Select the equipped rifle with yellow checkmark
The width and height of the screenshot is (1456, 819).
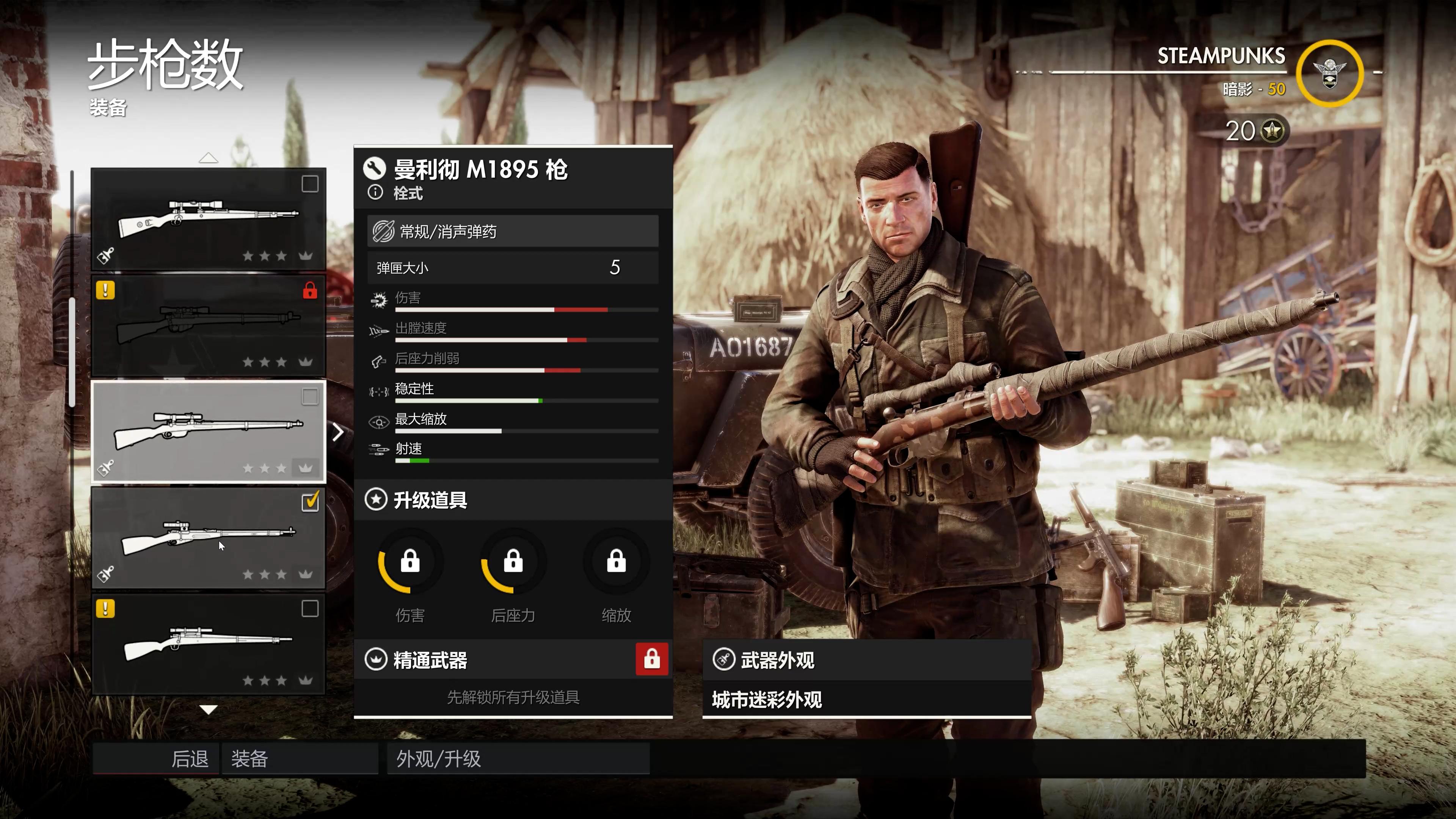click(209, 538)
